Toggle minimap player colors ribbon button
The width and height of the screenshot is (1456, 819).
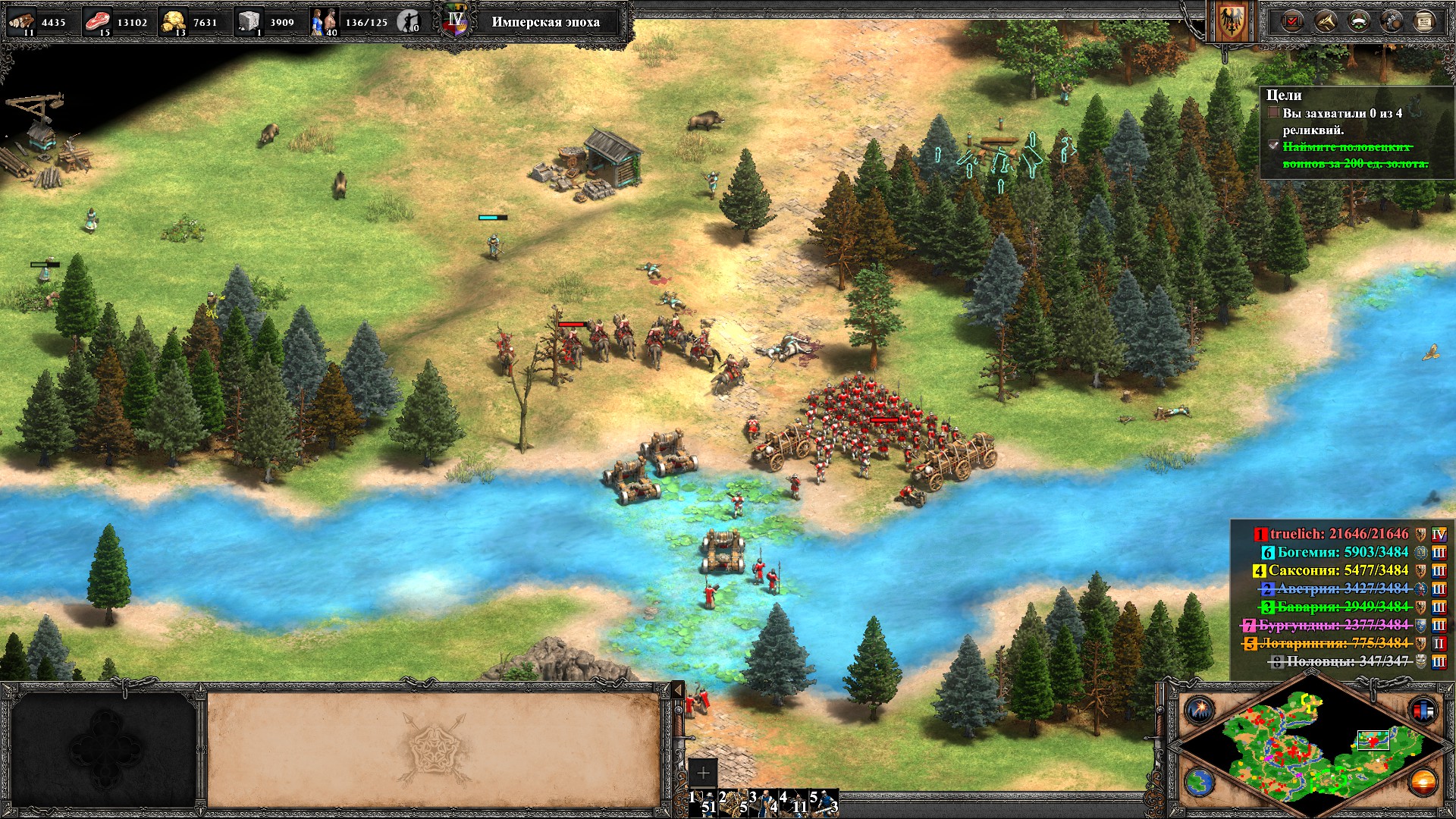(x=1423, y=710)
